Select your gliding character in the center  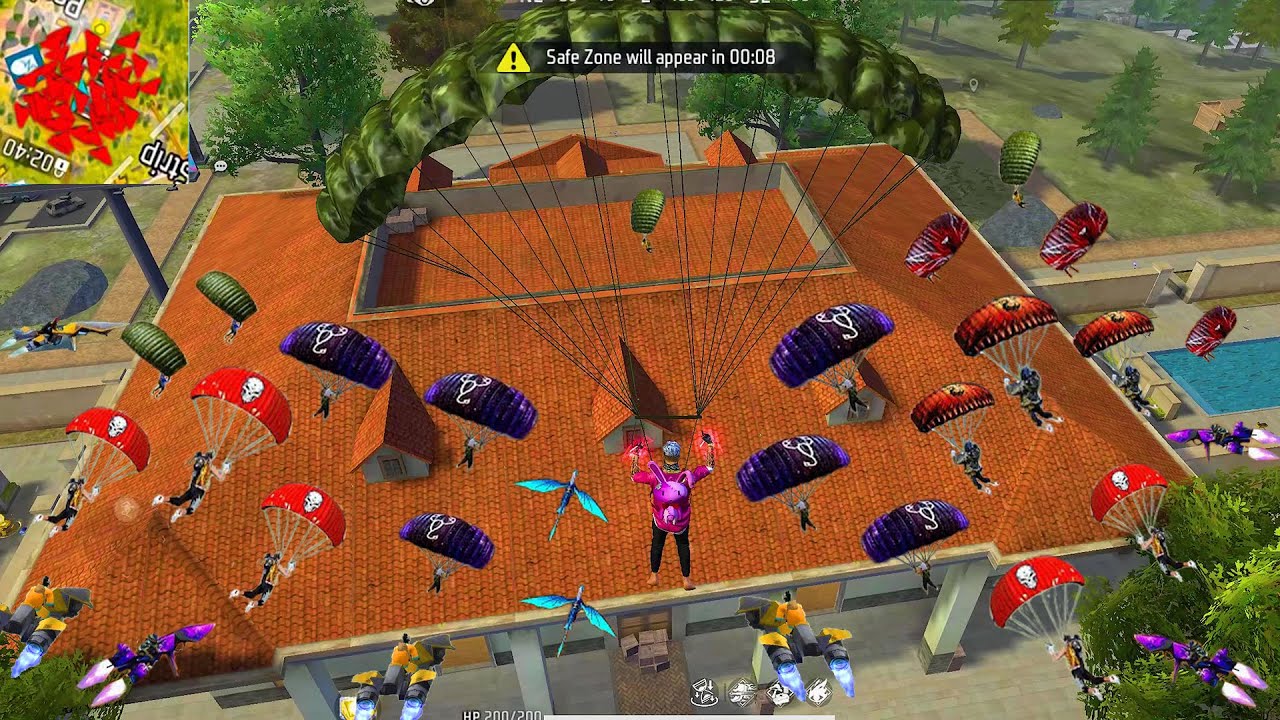(x=670, y=500)
